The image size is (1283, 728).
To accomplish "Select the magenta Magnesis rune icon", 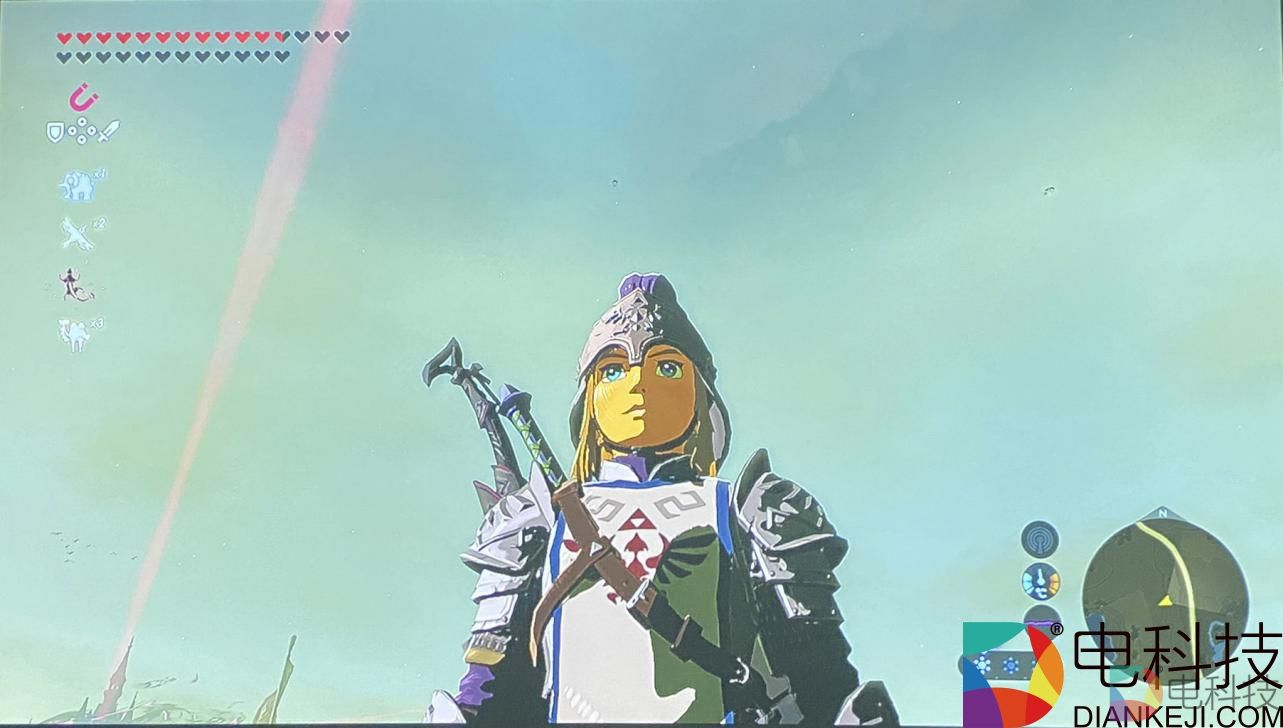I will coord(83,97).
